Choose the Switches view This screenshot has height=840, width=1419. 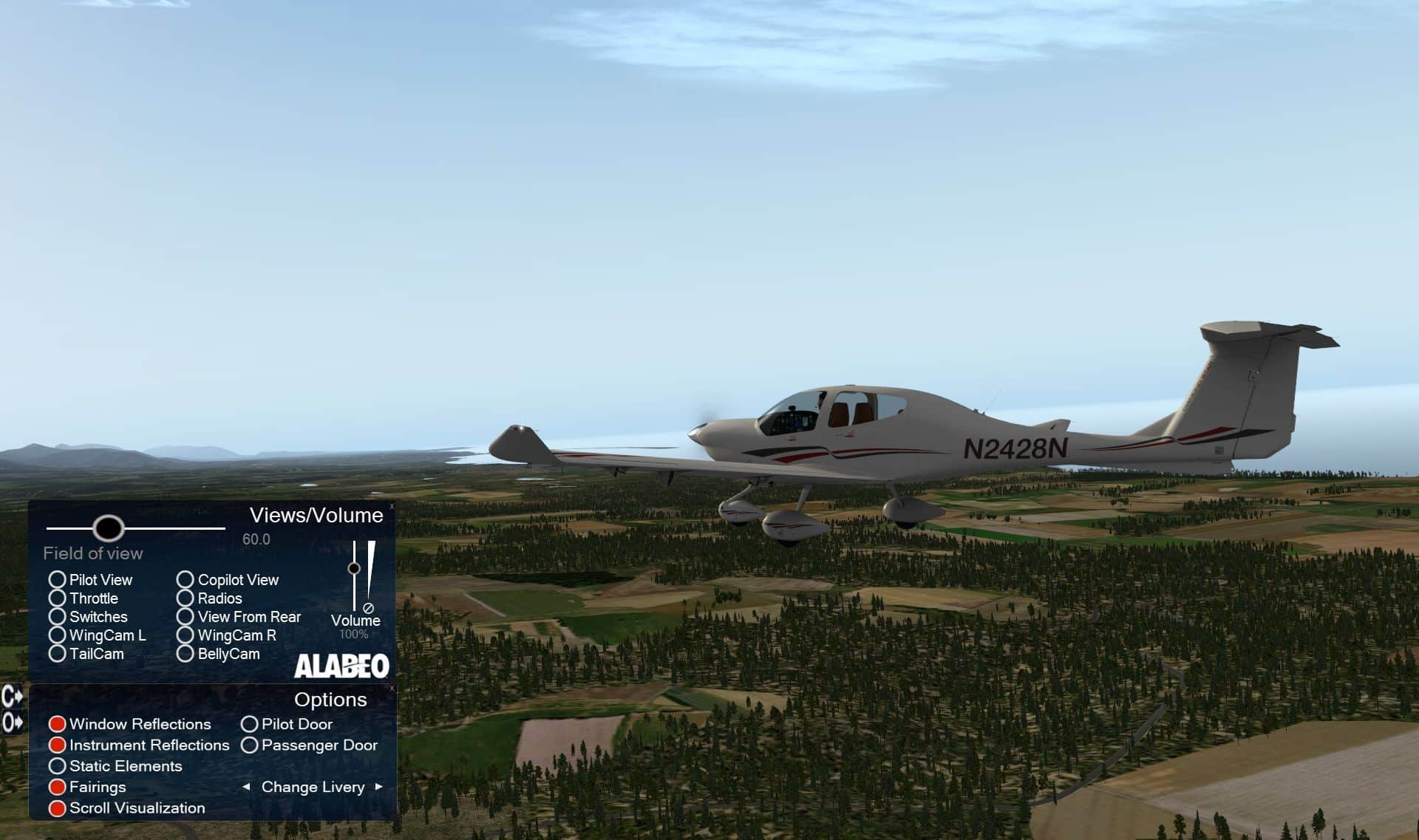click(x=58, y=617)
